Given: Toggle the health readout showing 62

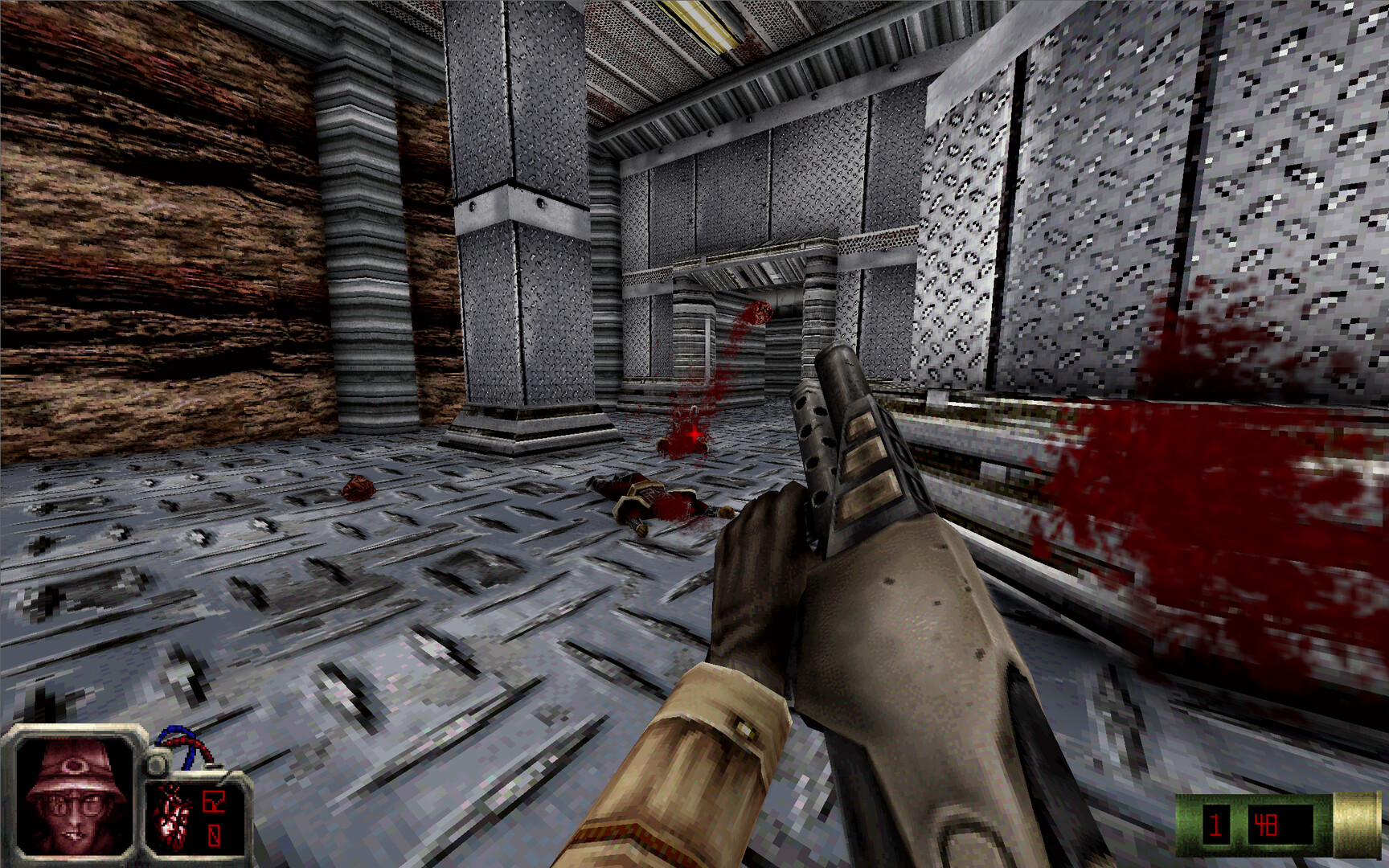Looking at the screenshot, I should click(x=213, y=800).
